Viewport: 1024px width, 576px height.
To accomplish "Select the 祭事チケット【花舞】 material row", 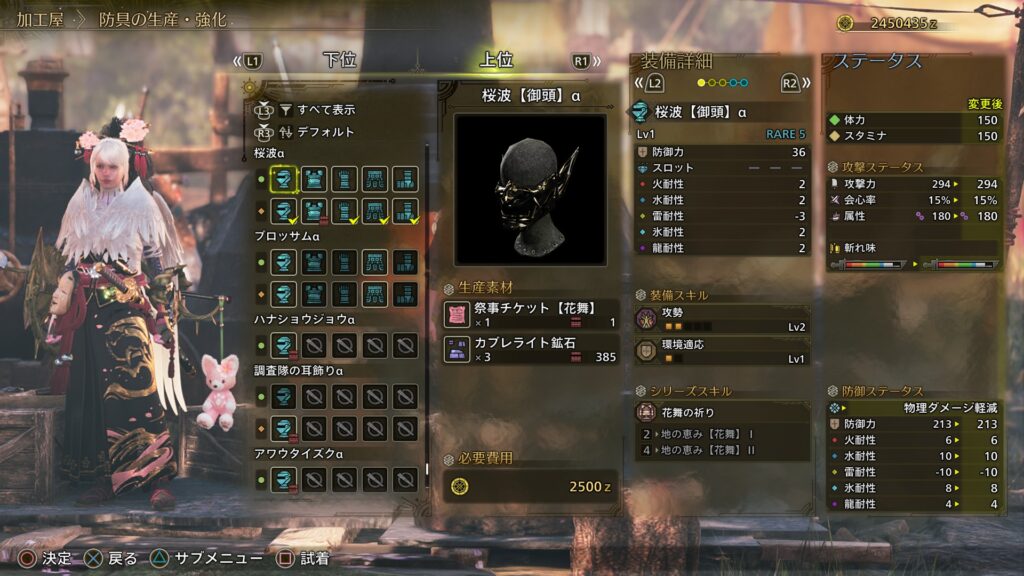I will (x=530, y=315).
